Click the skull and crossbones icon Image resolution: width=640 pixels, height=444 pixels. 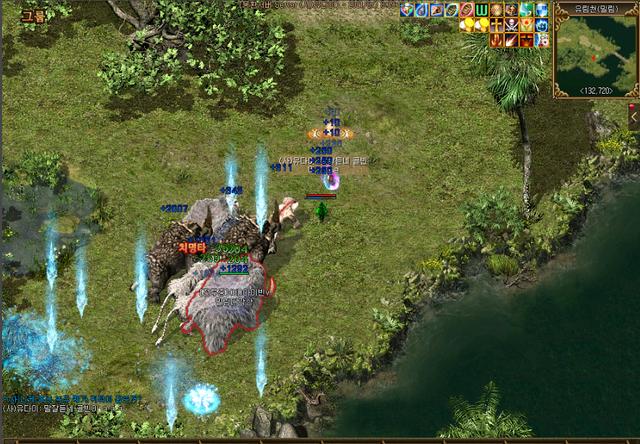click(x=511, y=25)
